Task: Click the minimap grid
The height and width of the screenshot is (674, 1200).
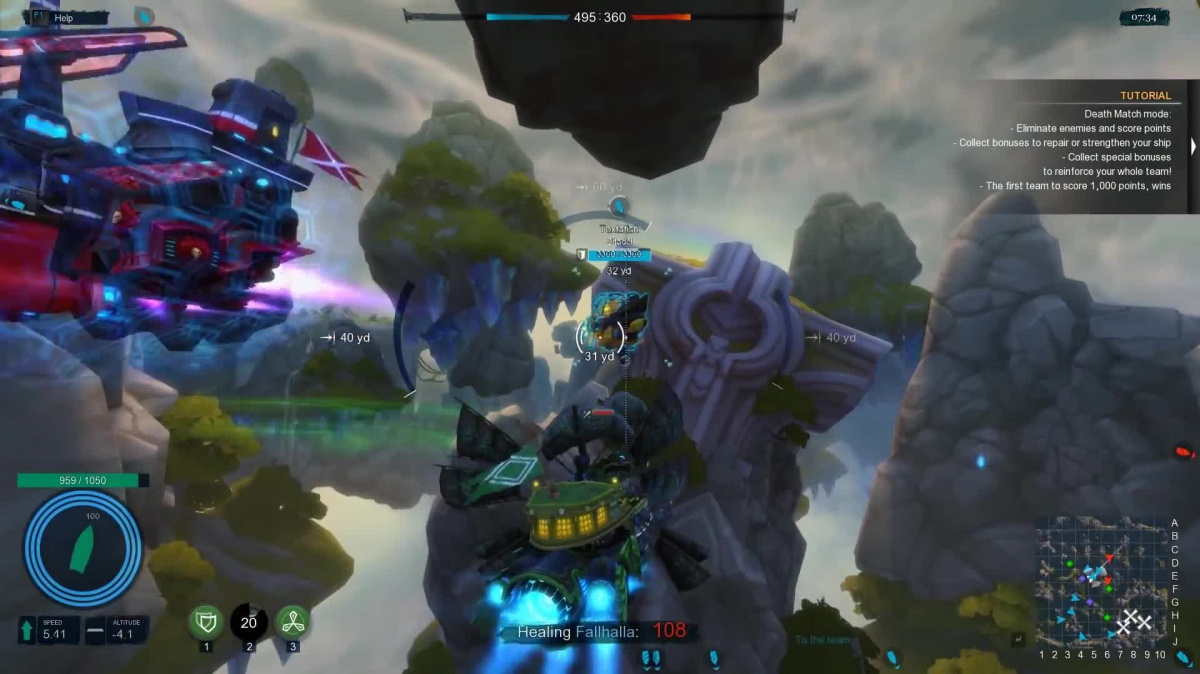Action: (x=1101, y=582)
